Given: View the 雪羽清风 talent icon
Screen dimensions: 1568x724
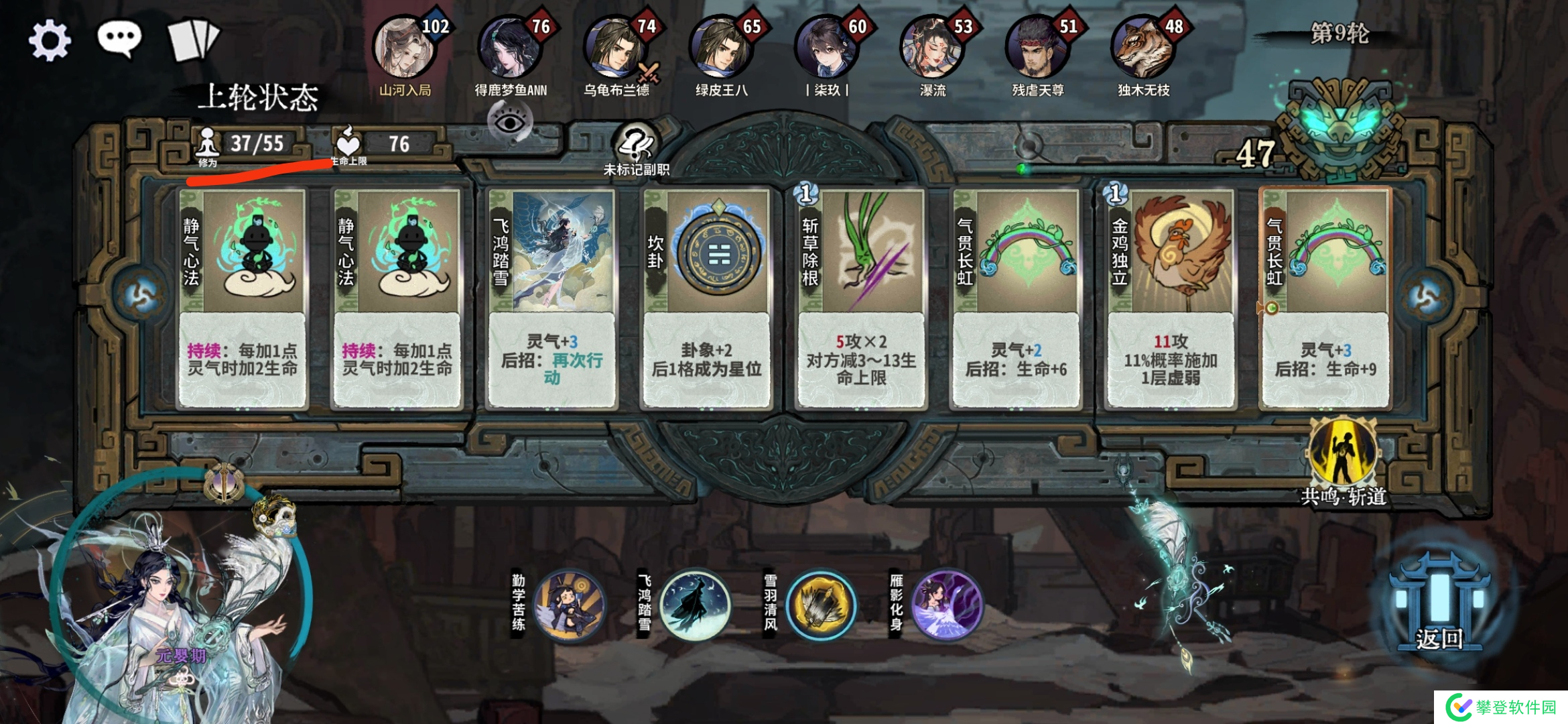Looking at the screenshot, I should coord(820,605).
